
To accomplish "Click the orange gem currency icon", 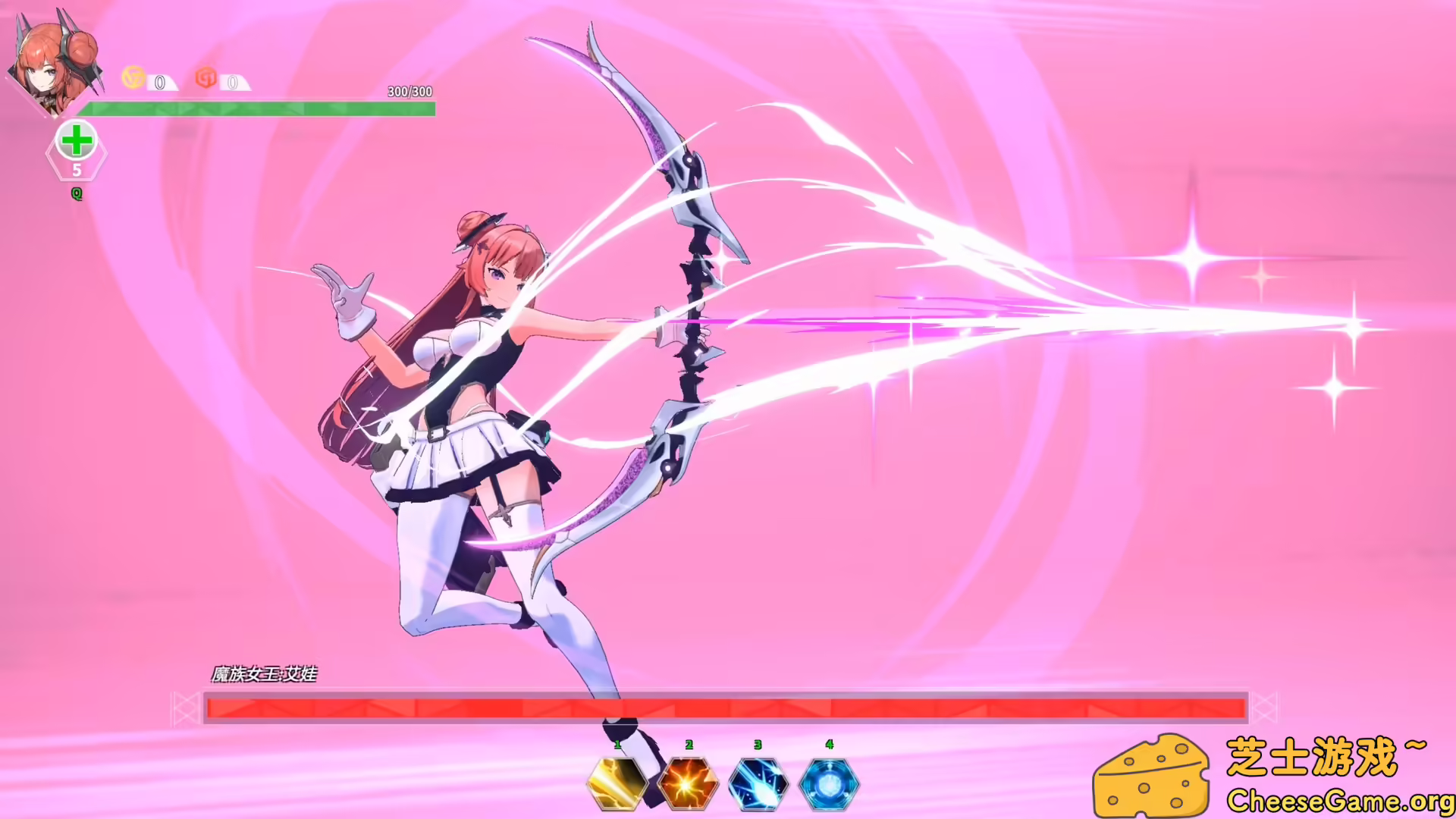I will click(204, 77).
